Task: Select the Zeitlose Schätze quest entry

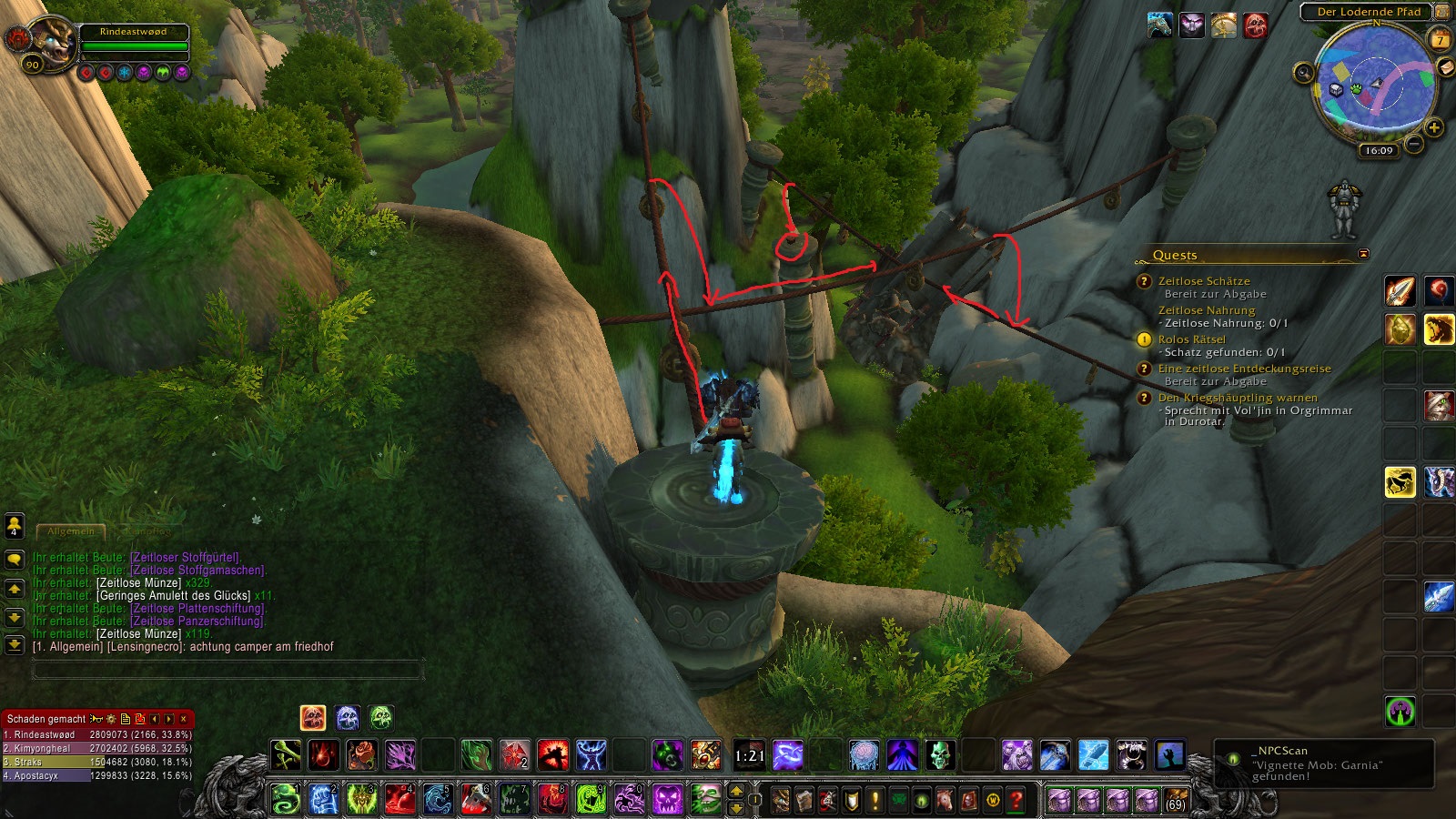Action: coord(1203,281)
